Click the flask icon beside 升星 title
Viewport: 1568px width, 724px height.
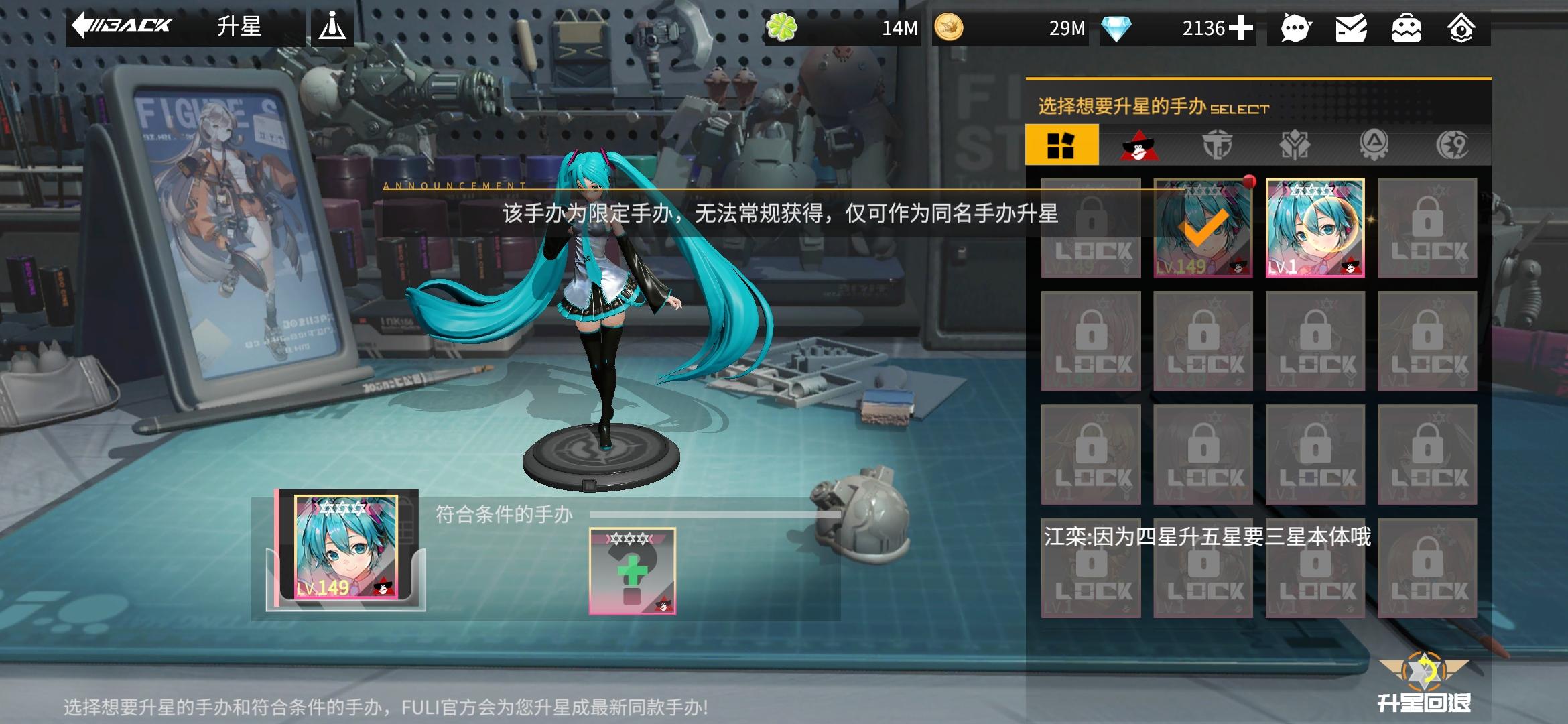click(x=333, y=27)
